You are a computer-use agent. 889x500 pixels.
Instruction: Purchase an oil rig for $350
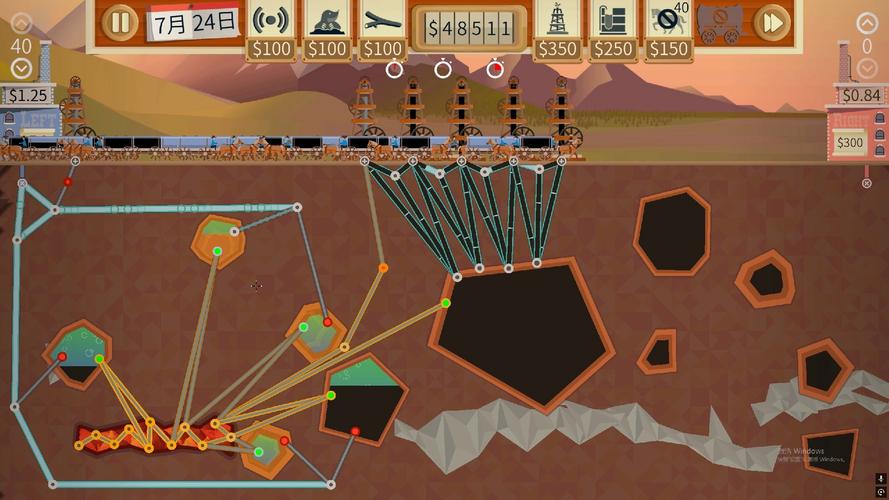[558, 21]
